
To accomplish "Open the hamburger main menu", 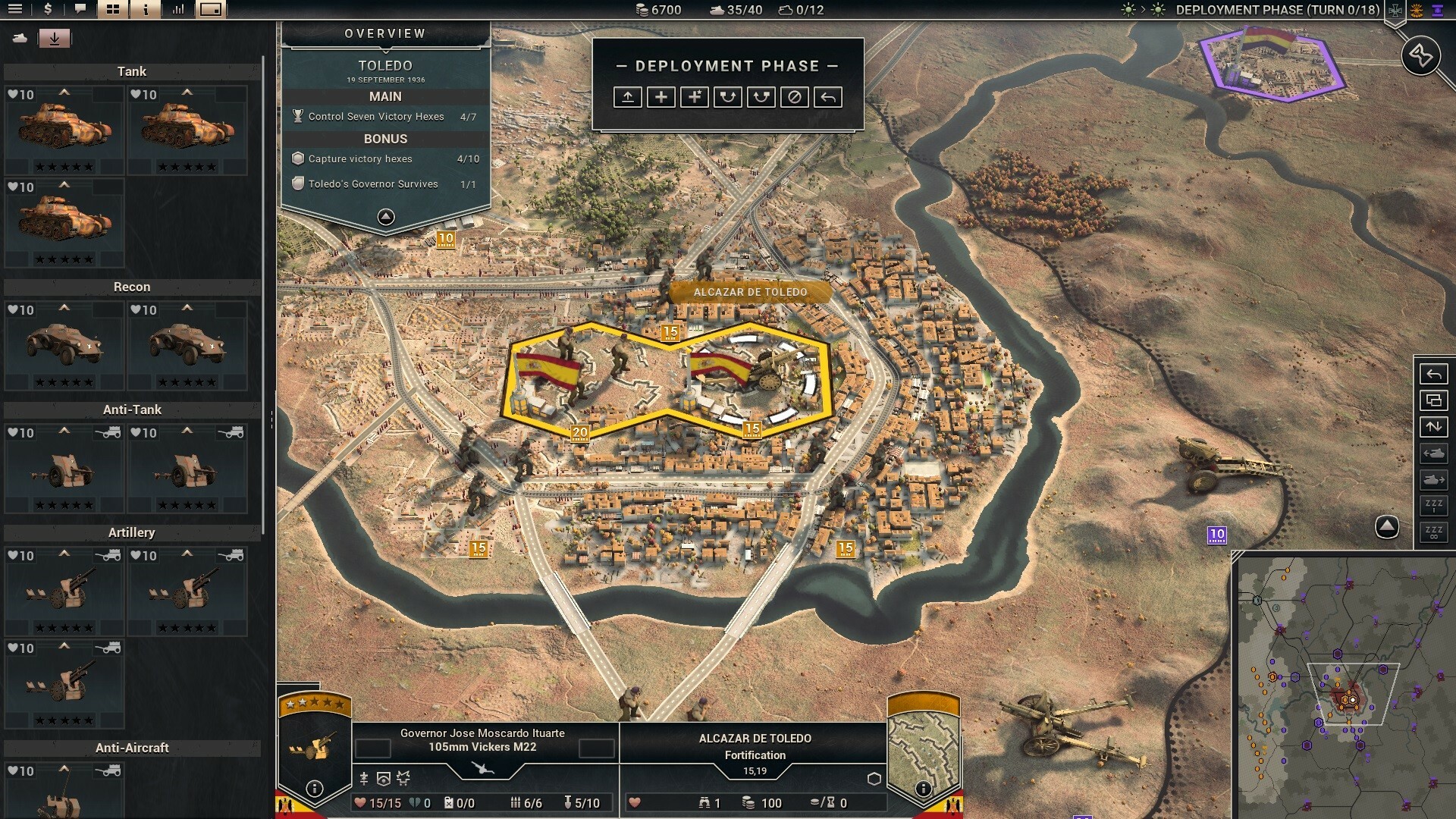I will pyautogui.click(x=14, y=10).
